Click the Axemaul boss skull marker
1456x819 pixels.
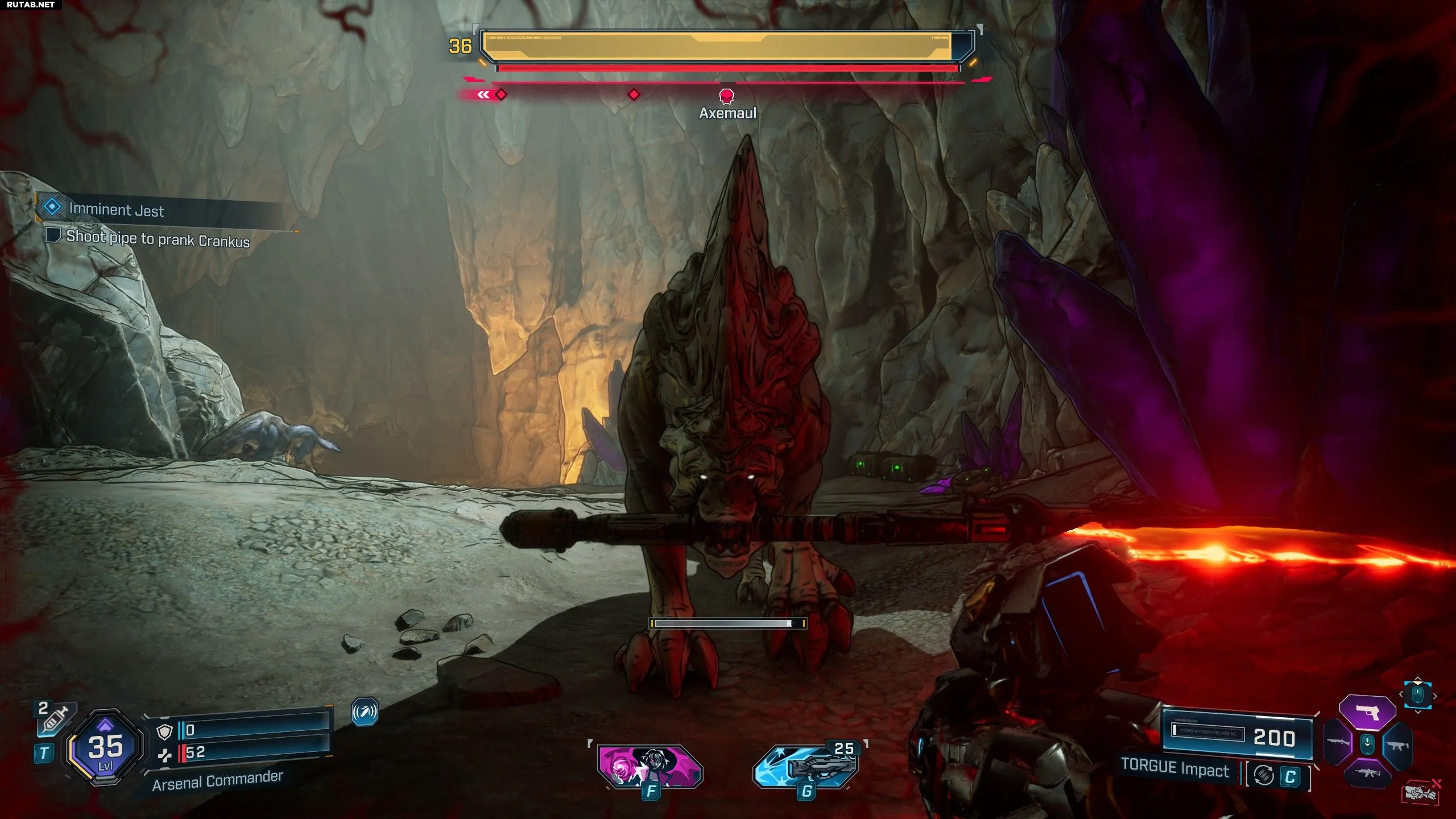(x=727, y=96)
